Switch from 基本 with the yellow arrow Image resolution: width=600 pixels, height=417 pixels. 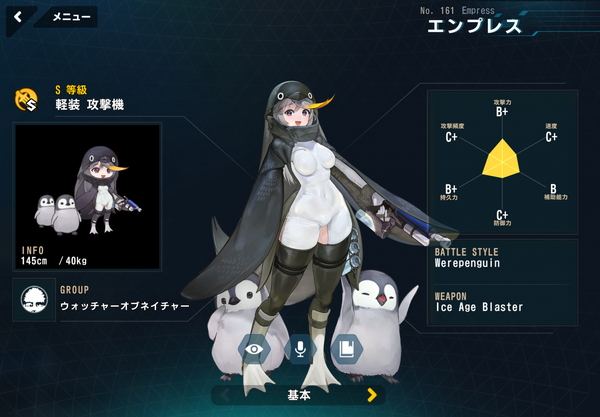click(372, 395)
